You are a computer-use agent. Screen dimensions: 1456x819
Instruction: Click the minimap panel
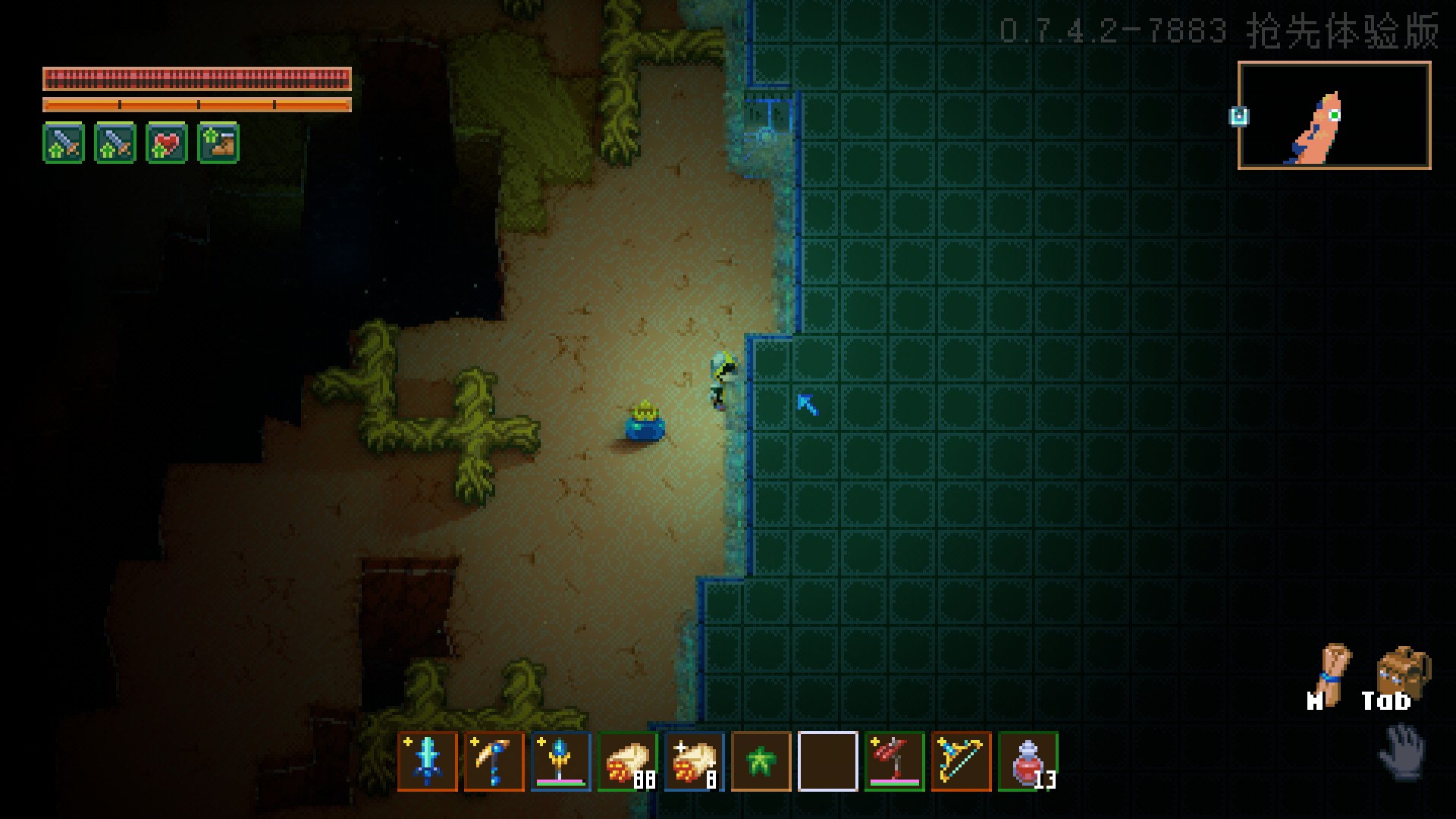click(x=1335, y=115)
